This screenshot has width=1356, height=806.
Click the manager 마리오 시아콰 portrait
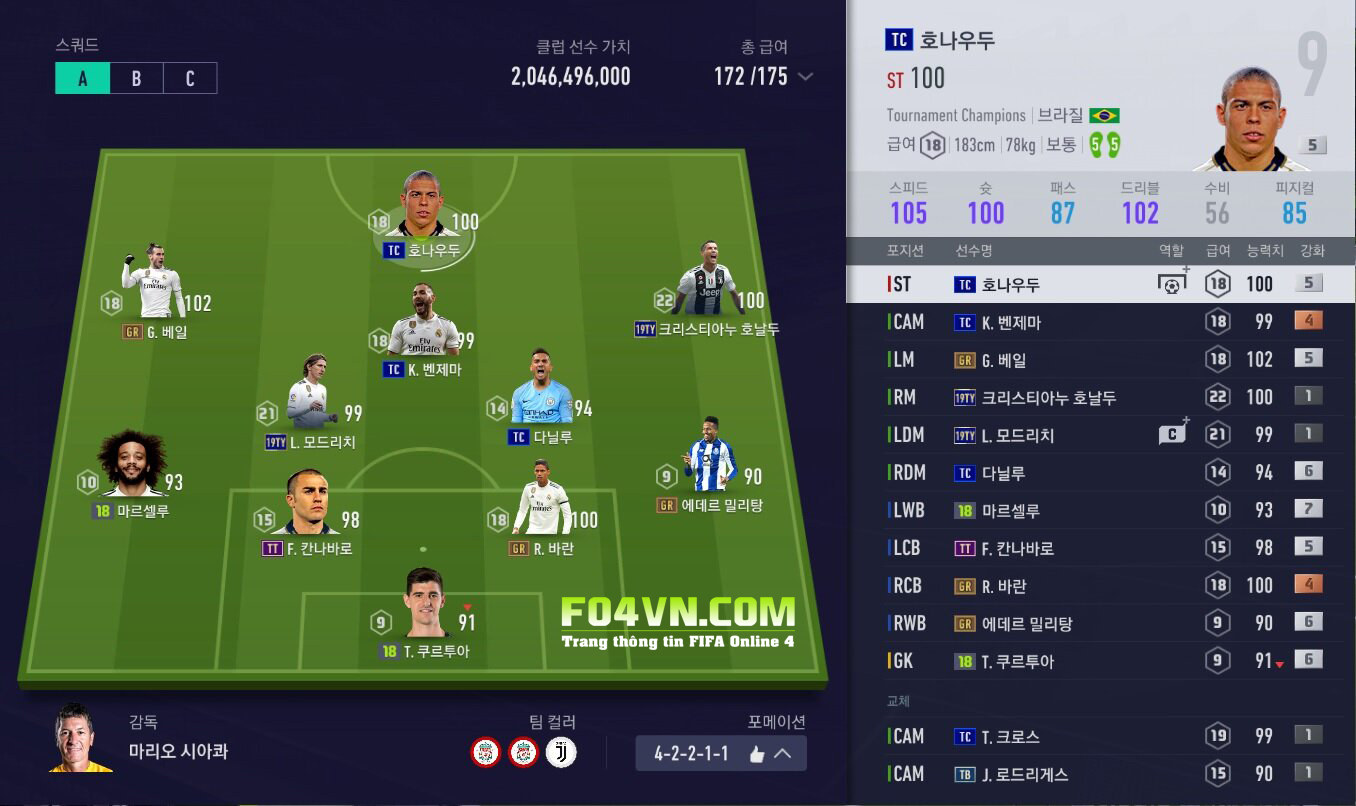[x=80, y=740]
